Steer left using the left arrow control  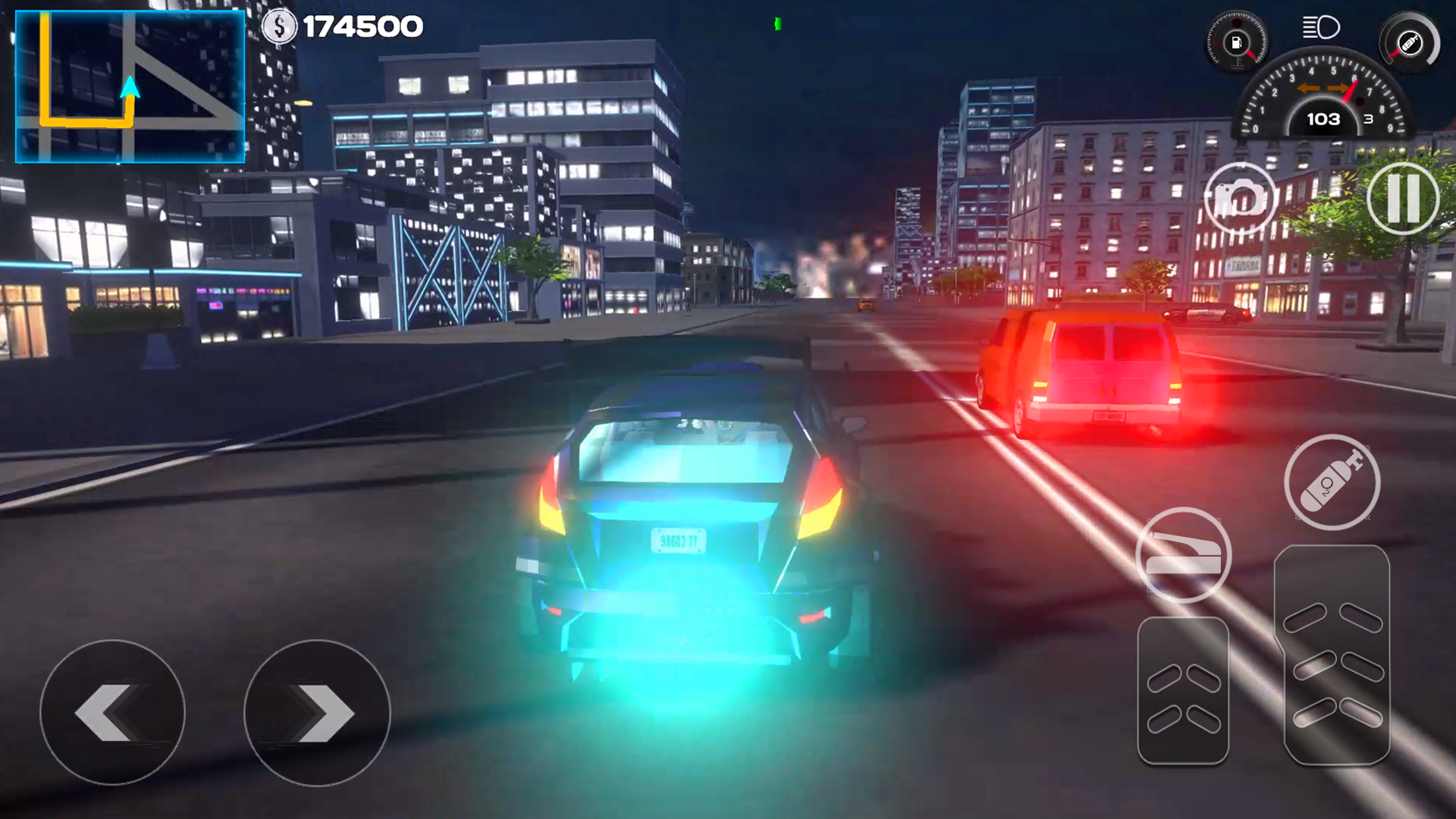(114, 713)
